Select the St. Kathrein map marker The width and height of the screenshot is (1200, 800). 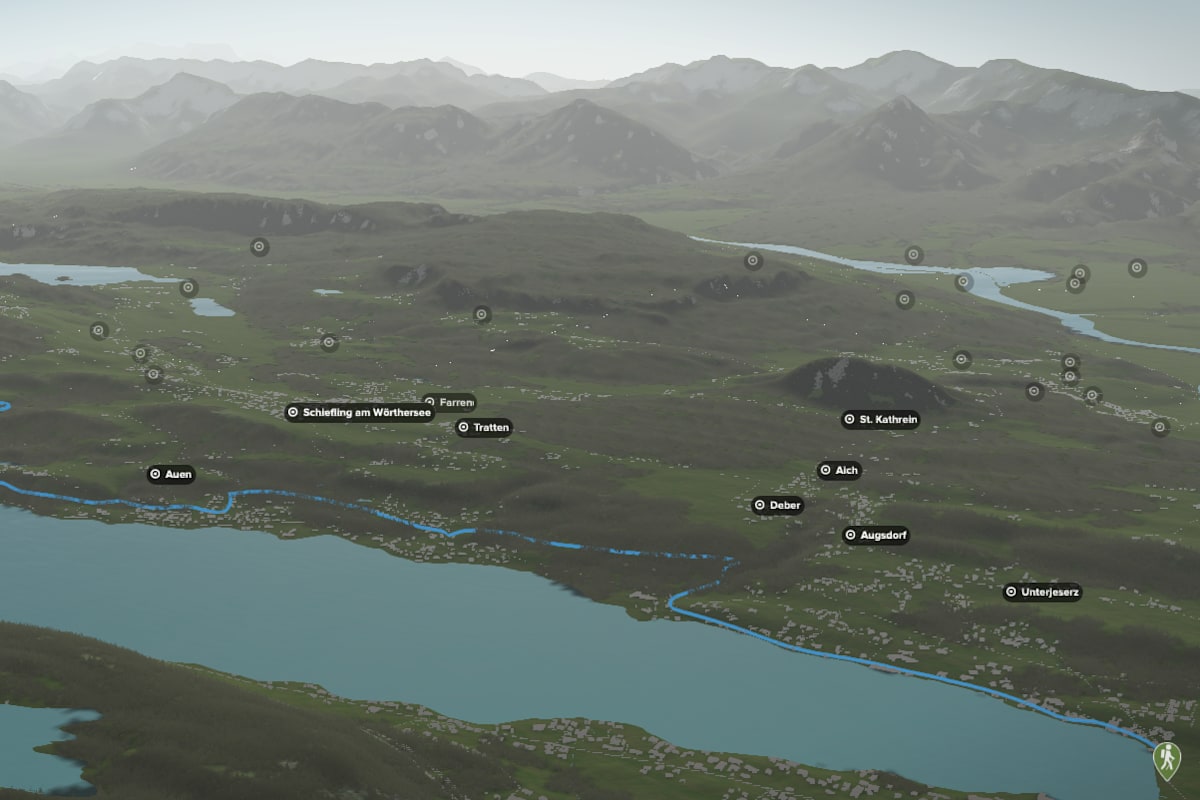click(880, 420)
